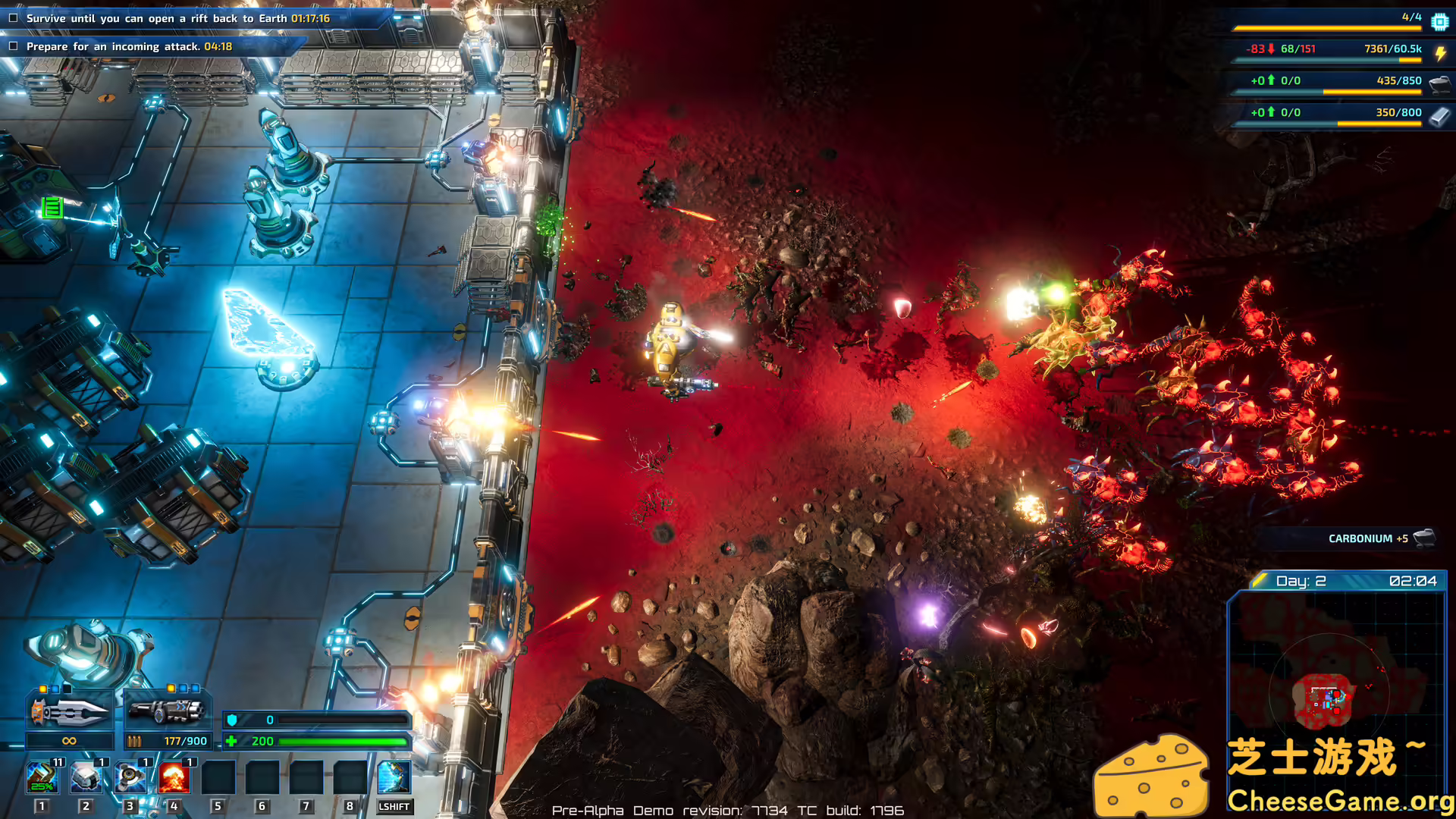This screenshot has width=1456, height=819.
Task: Click the CPU chip icon showing 4/4
Action: (x=1439, y=20)
